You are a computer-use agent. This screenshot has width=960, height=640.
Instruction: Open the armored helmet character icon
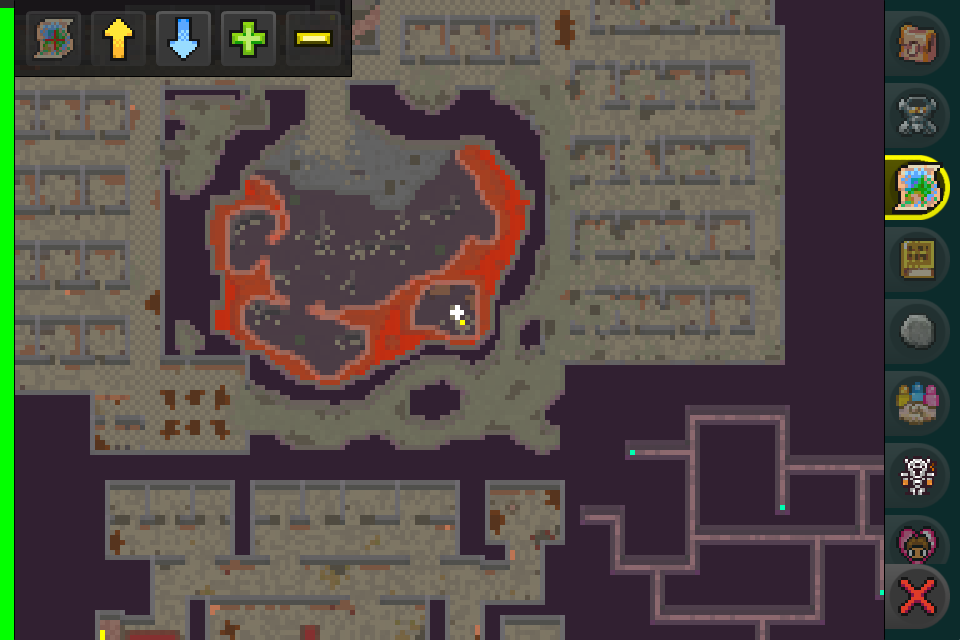point(917,115)
